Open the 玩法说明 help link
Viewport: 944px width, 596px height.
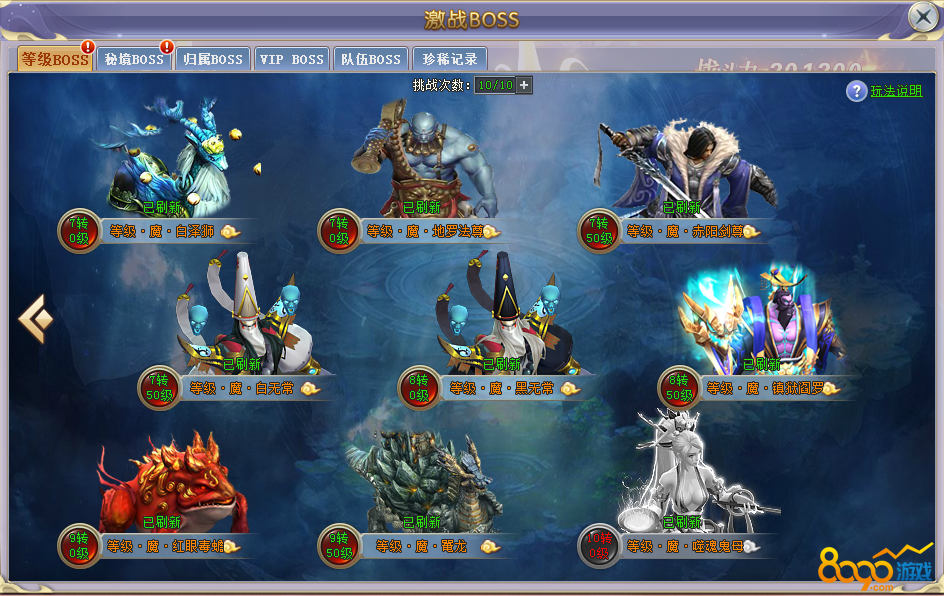[895, 91]
